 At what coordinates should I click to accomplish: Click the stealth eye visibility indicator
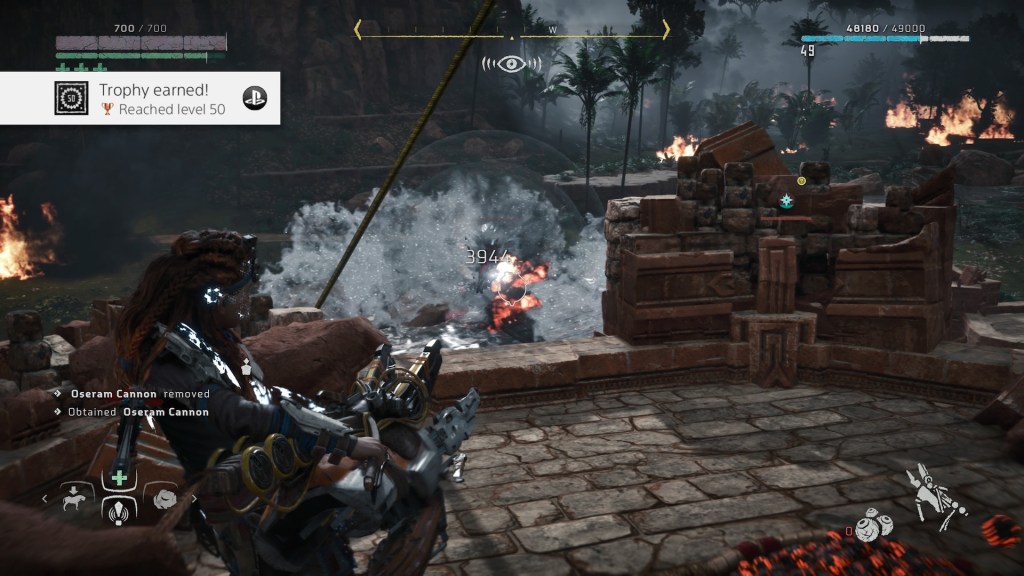[x=511, y=64]
